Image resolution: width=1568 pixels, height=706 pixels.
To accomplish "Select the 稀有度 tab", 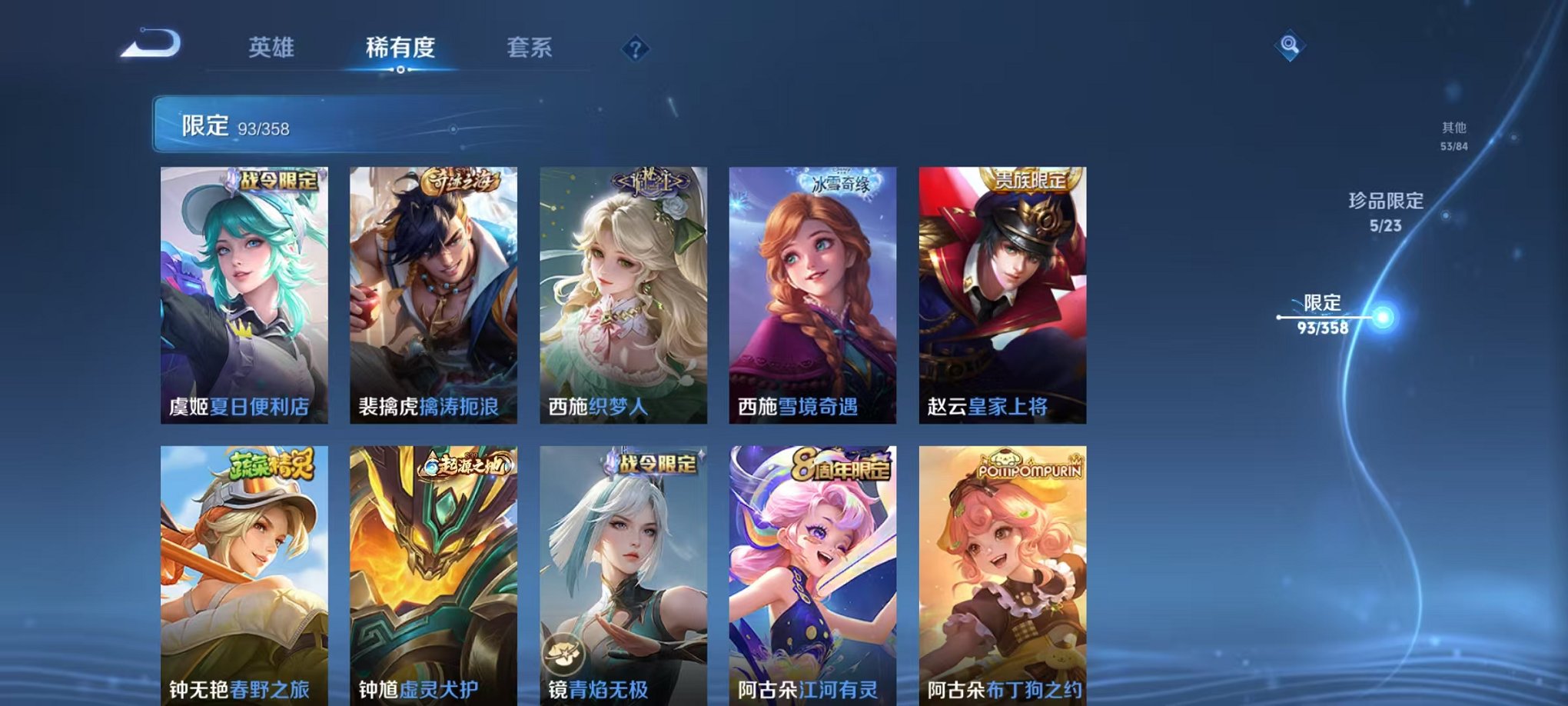I will [x=400, y=48].
